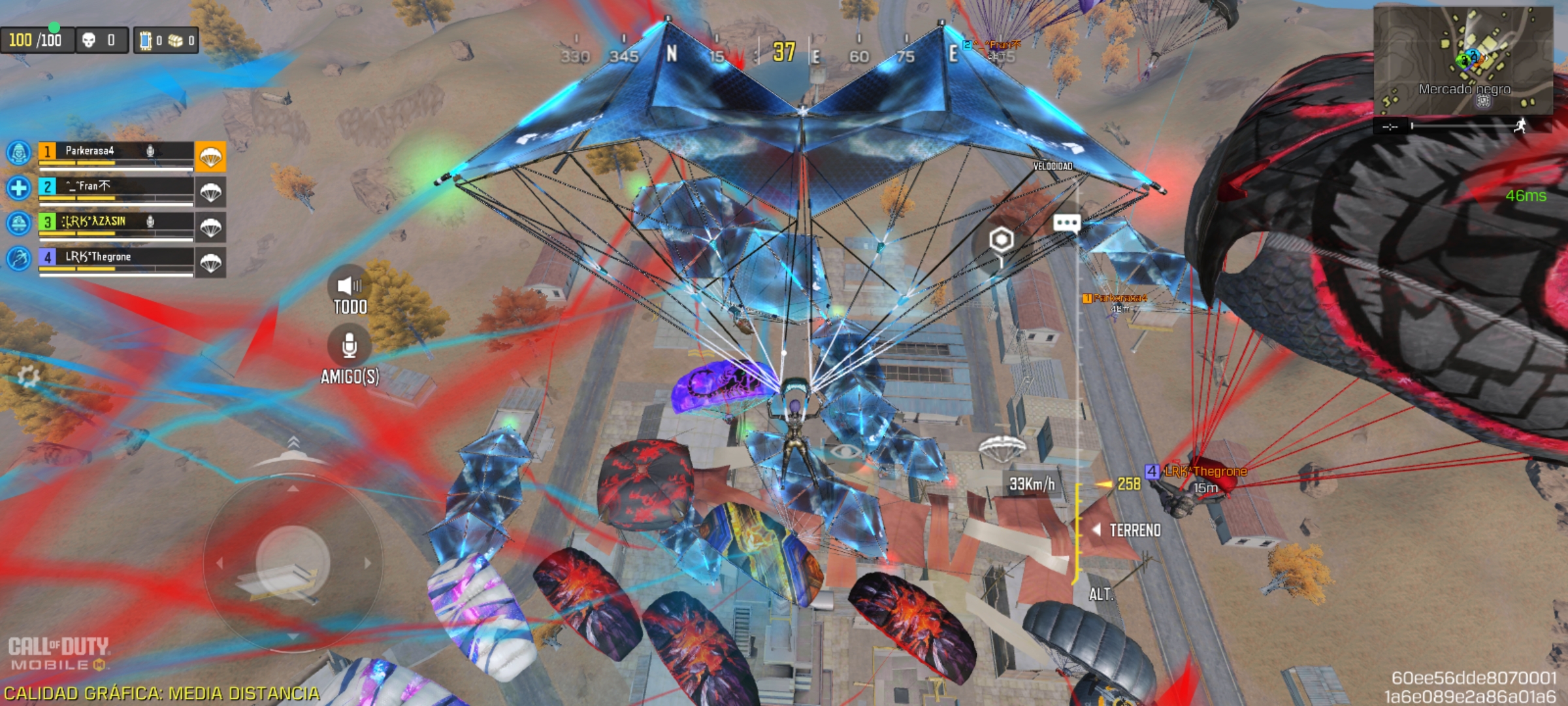Viewport: 1568px width, 706px height.
Task: Tap the movement joystick pad
Action: click(292, 562)
